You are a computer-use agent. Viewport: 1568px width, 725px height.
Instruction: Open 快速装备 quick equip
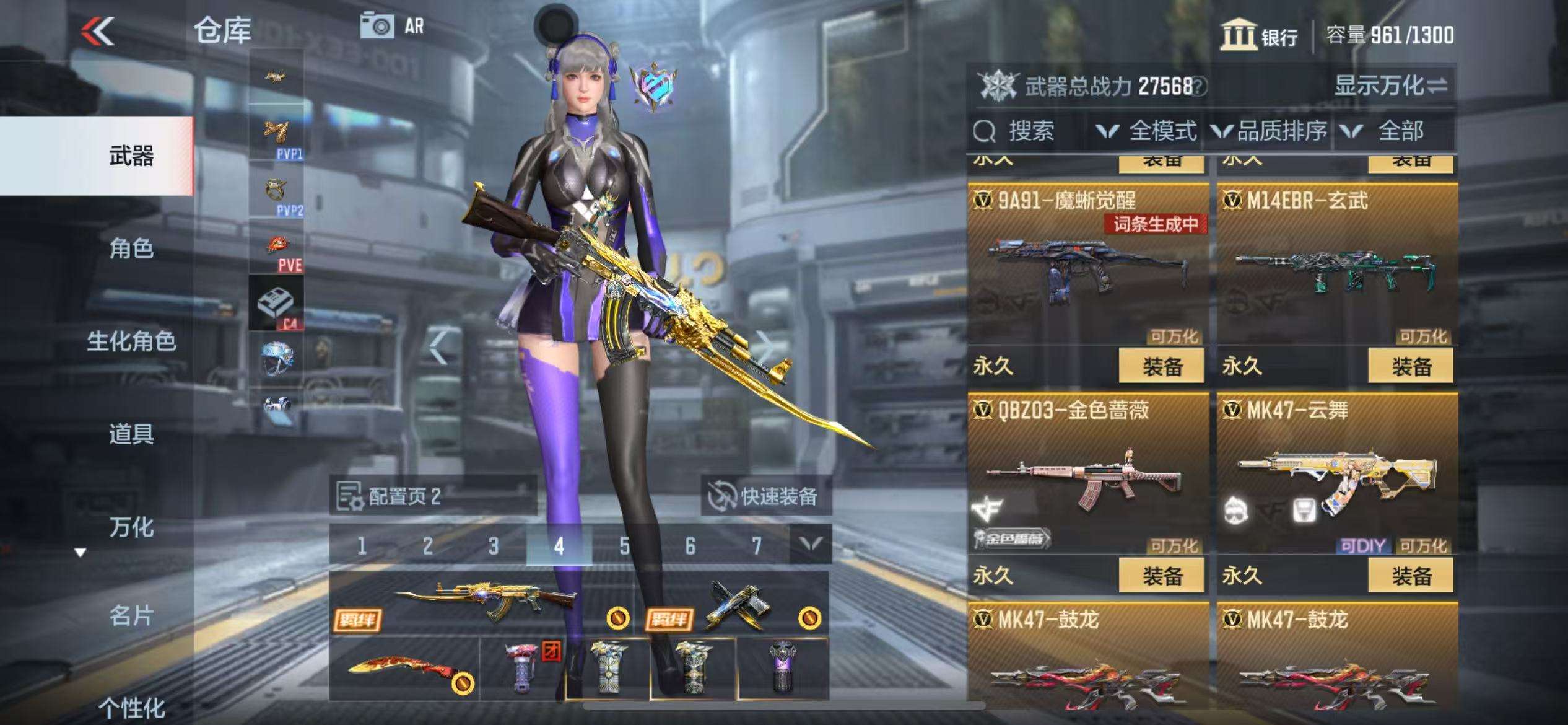tap(765, 496)
